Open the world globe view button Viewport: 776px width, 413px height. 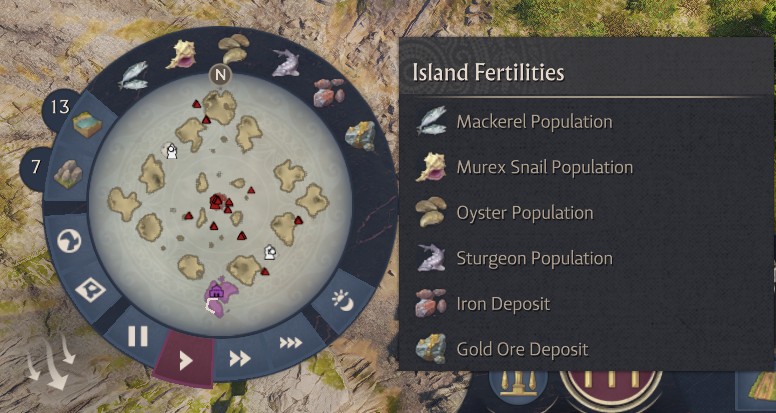click(70, 243)
